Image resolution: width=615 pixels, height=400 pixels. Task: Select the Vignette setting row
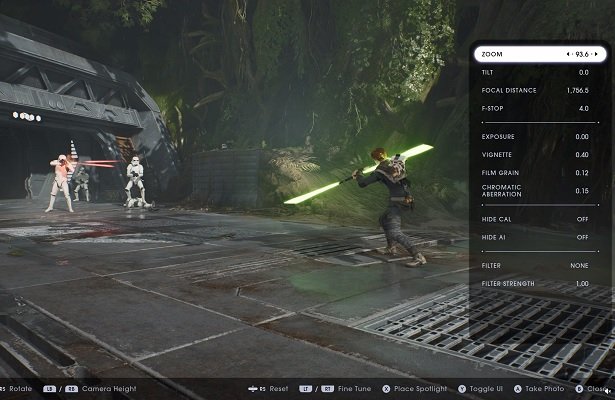click(540, 154)
